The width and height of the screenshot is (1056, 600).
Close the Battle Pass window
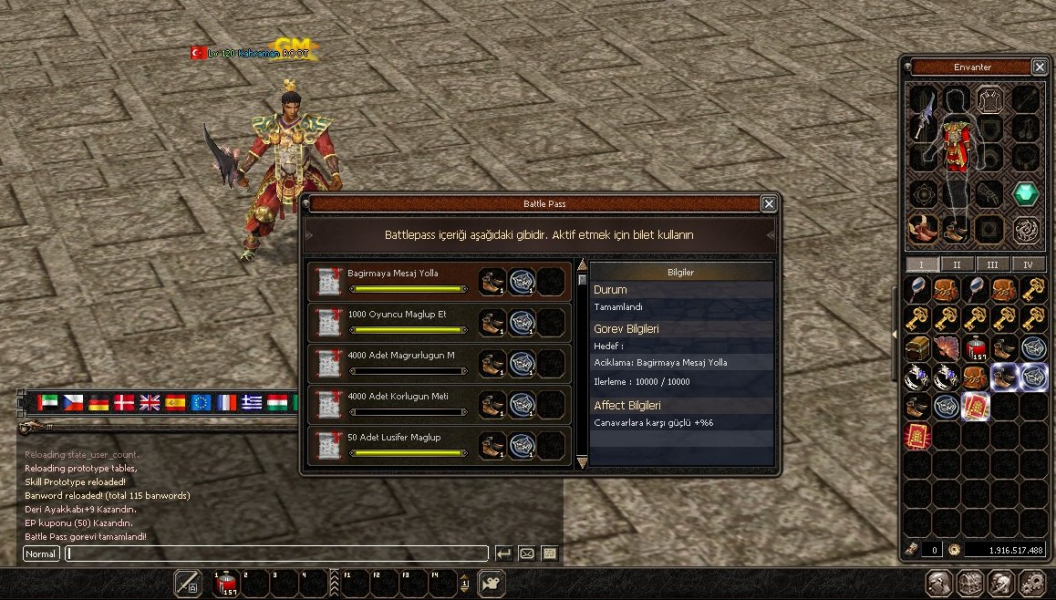pyautogui.click(x=768, y=204)
